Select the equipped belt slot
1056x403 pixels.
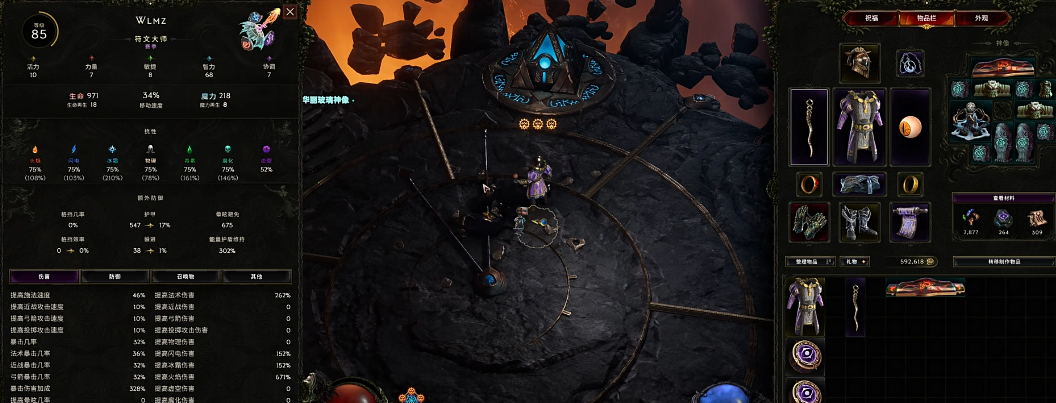click(858, 184)
